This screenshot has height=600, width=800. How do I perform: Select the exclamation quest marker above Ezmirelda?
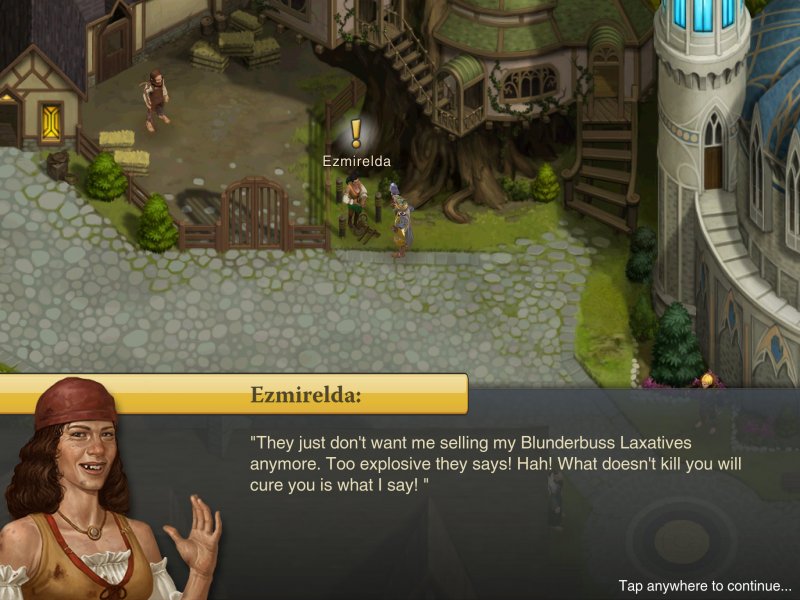(356, 133)
